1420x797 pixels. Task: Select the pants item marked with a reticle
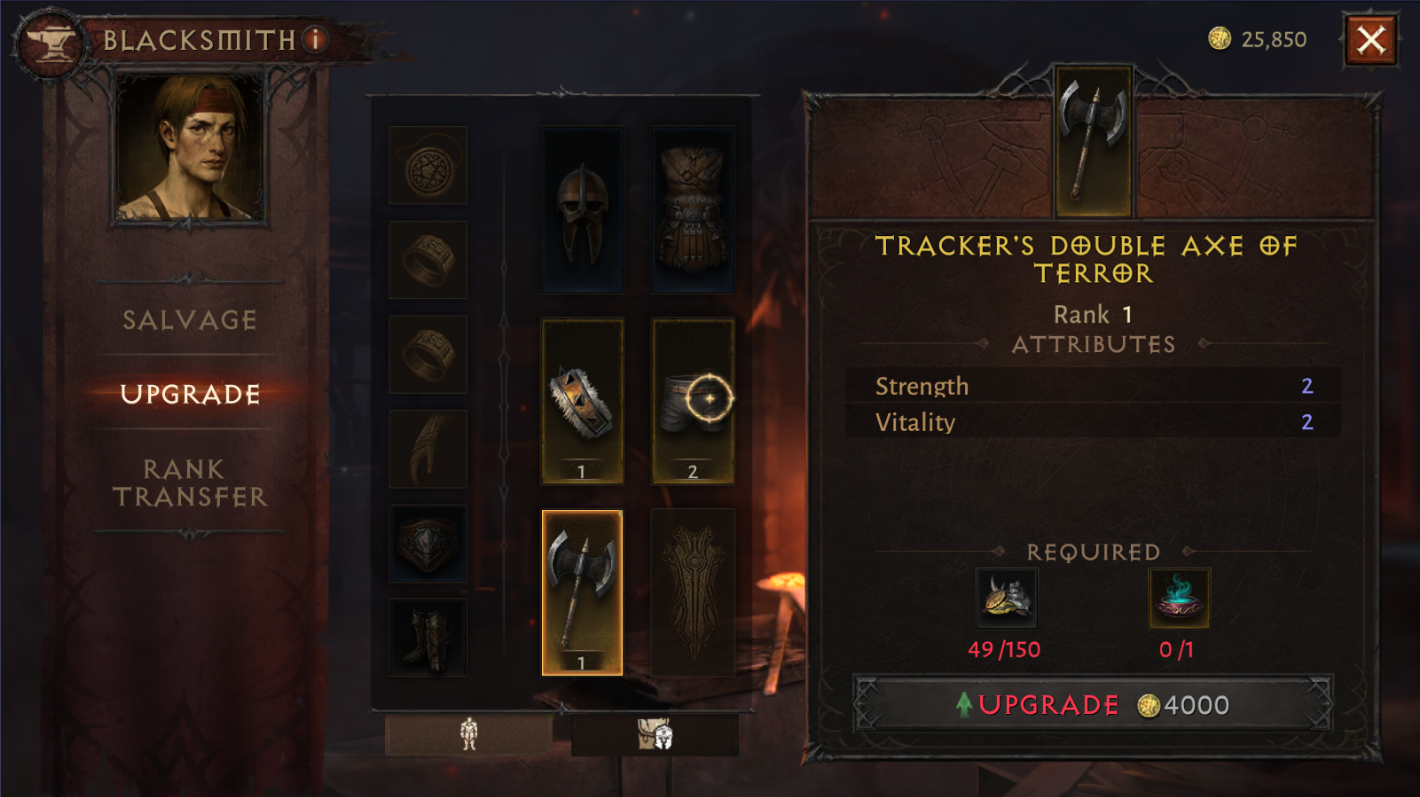(x=693, y=398)
